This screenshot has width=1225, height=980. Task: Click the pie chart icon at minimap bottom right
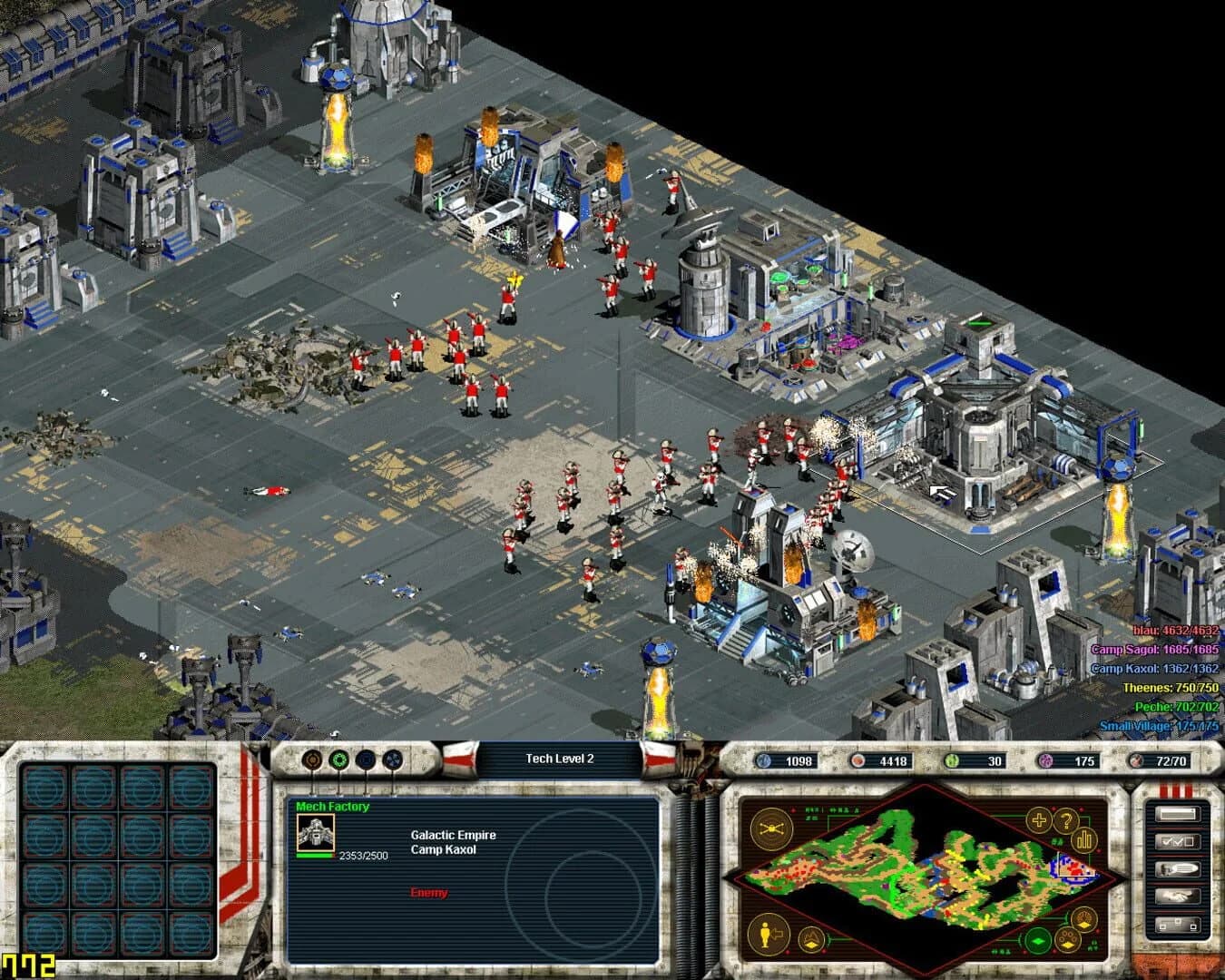(1084, 918)
